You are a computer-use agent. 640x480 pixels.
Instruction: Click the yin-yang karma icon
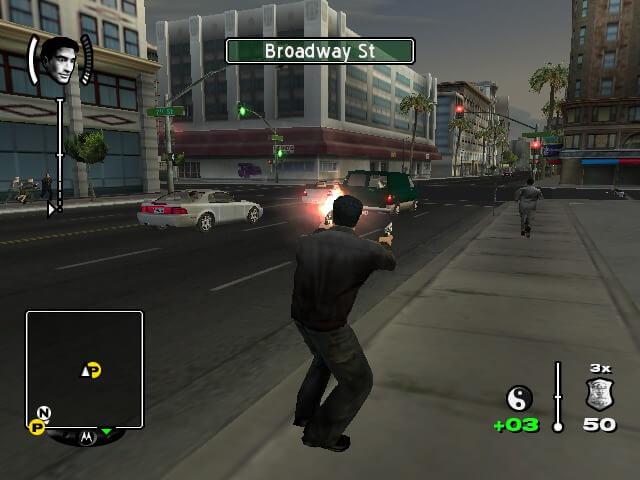[520, 399]
